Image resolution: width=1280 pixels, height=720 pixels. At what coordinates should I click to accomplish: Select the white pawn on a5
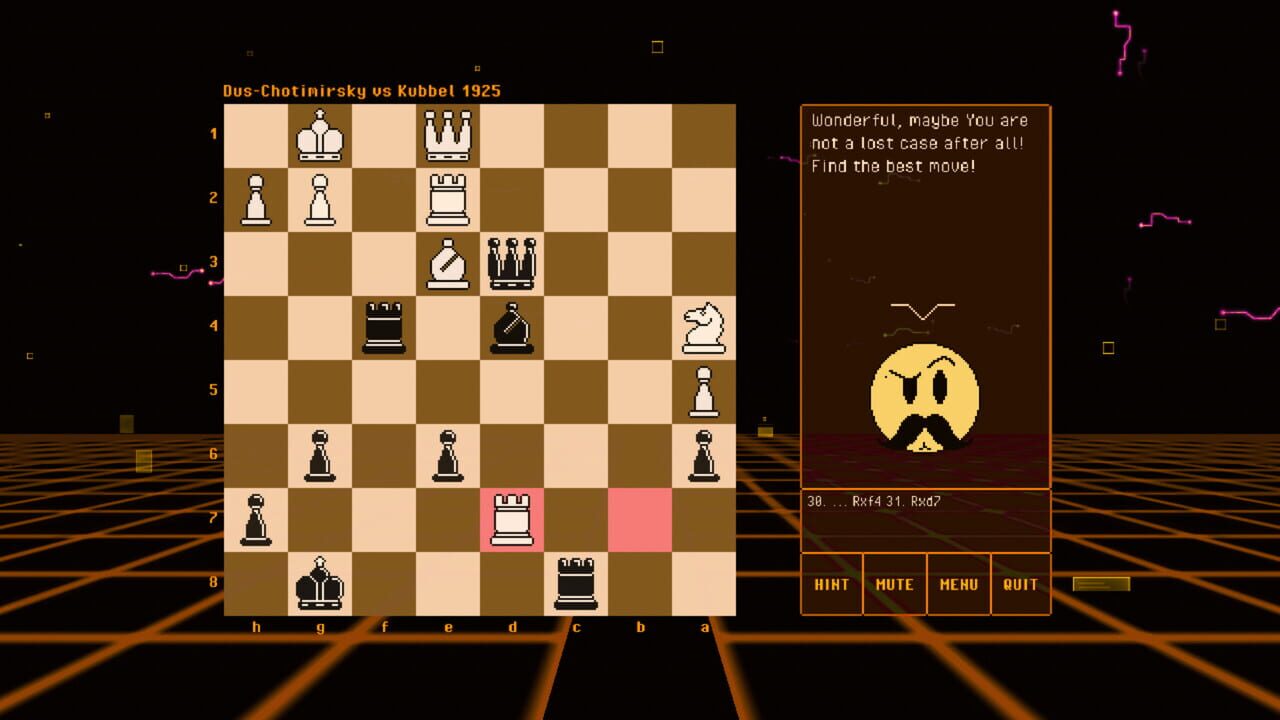click(705, 391)
